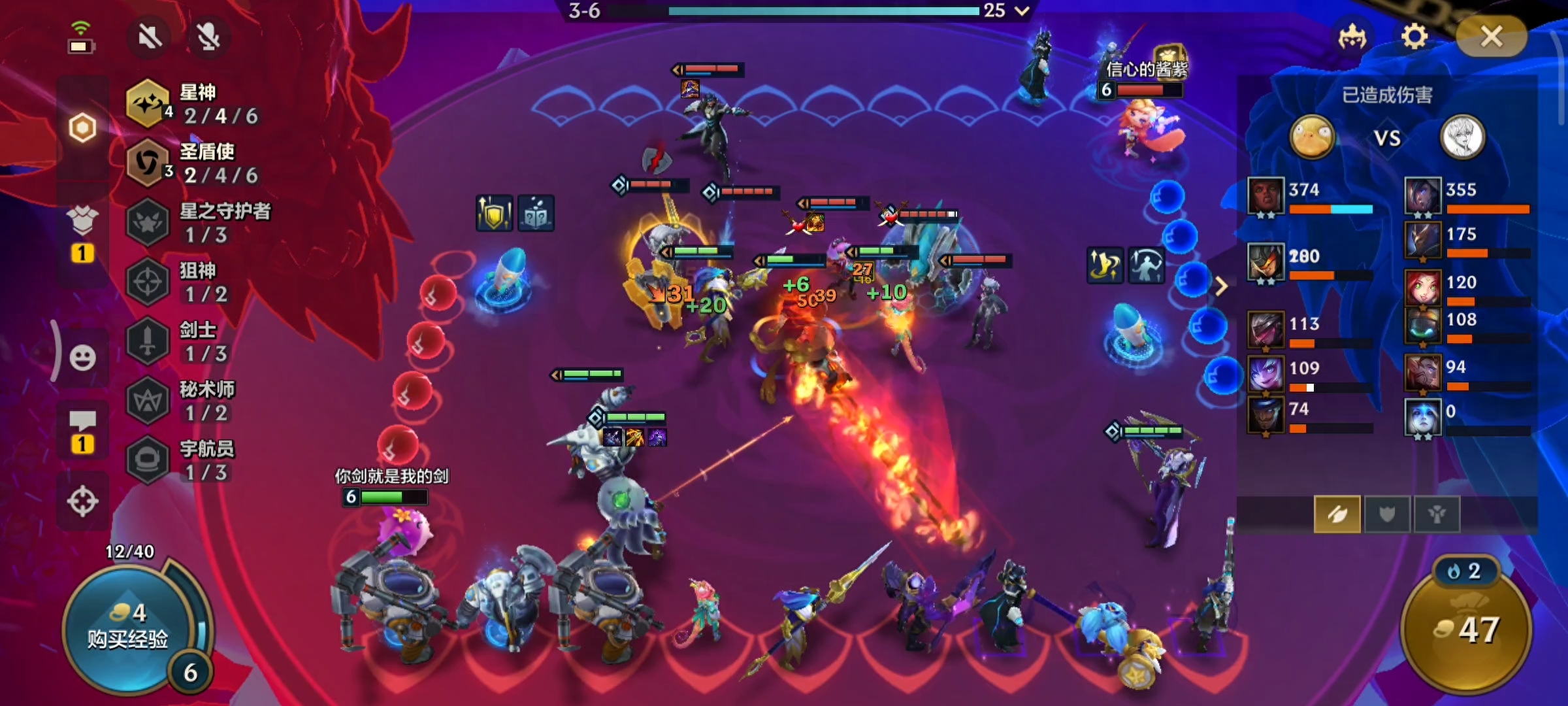1568x706 pixels.
Task: Open the emote smiley face button
Action: pyautogui.click(x=82, y=358)
